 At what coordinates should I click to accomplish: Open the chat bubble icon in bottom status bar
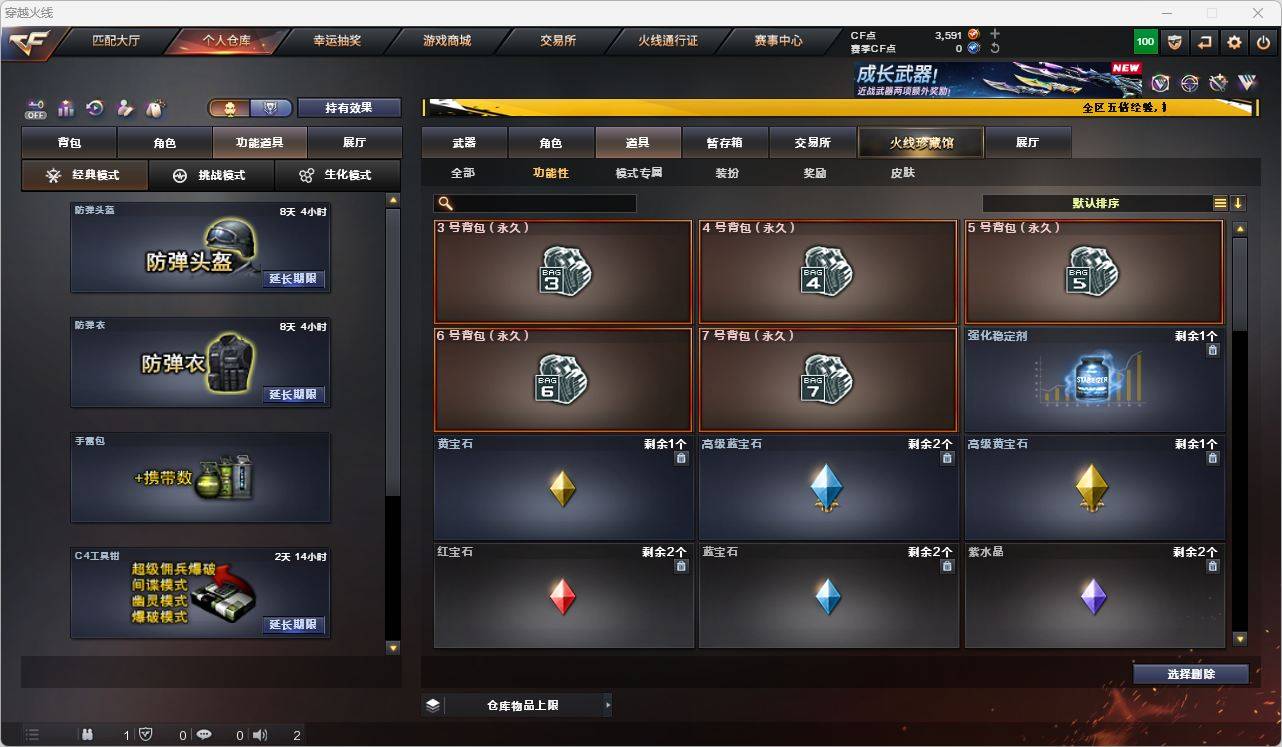(x=204, y=735)
